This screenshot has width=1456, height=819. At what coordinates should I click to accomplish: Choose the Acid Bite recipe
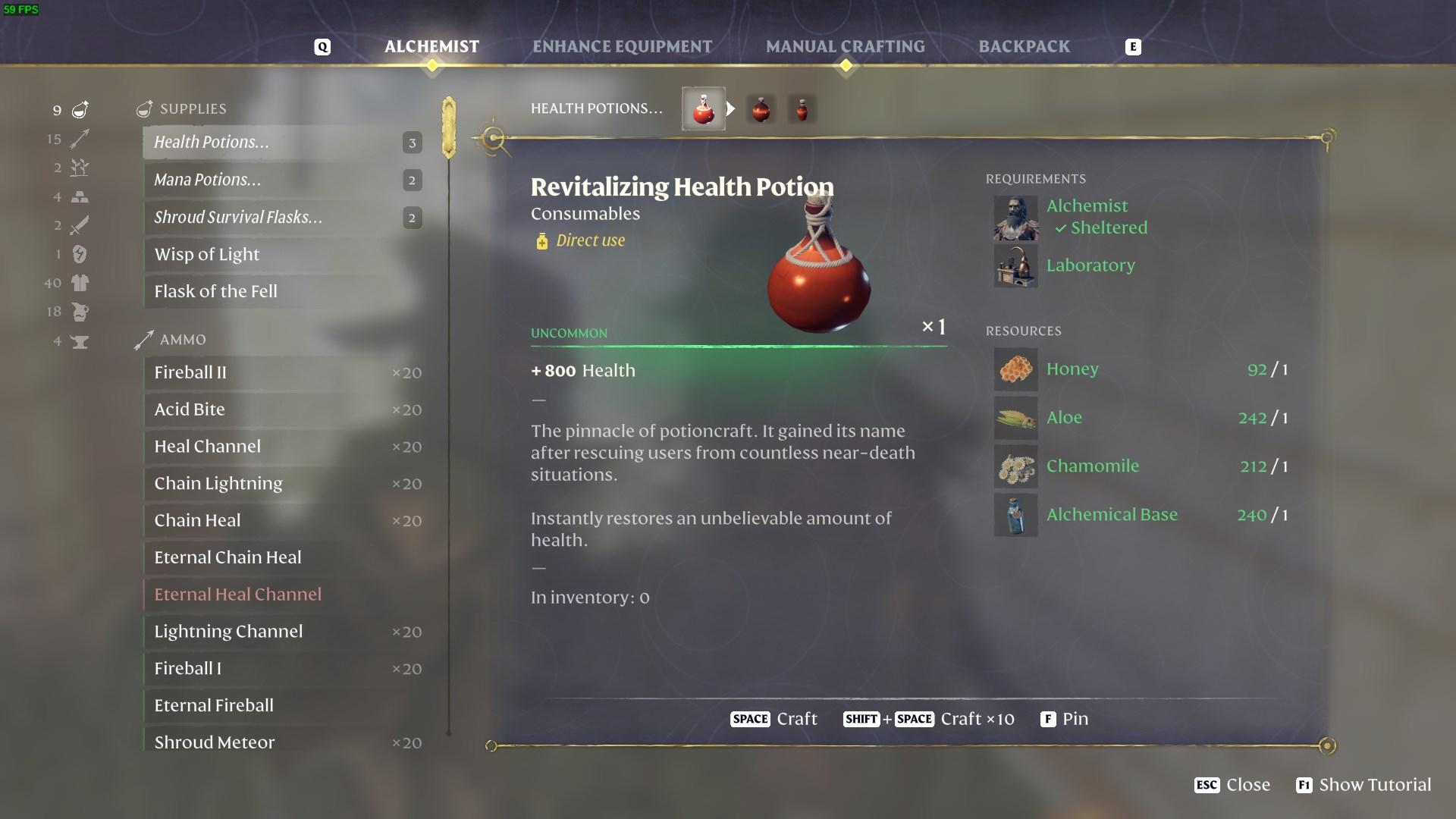tap(282, 409)
